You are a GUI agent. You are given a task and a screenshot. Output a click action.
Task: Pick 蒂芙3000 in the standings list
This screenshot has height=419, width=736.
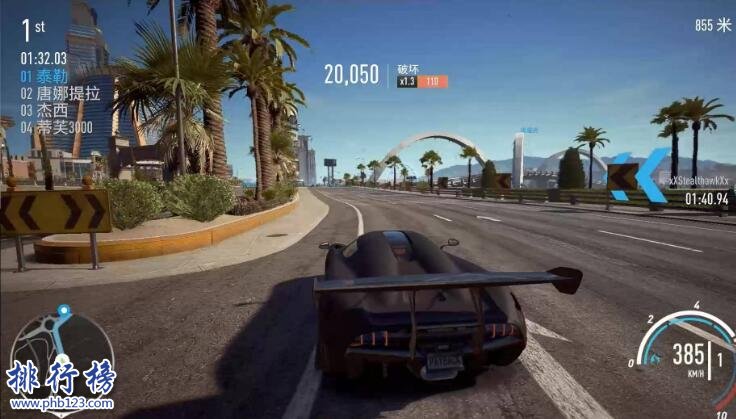coord(57,128)
